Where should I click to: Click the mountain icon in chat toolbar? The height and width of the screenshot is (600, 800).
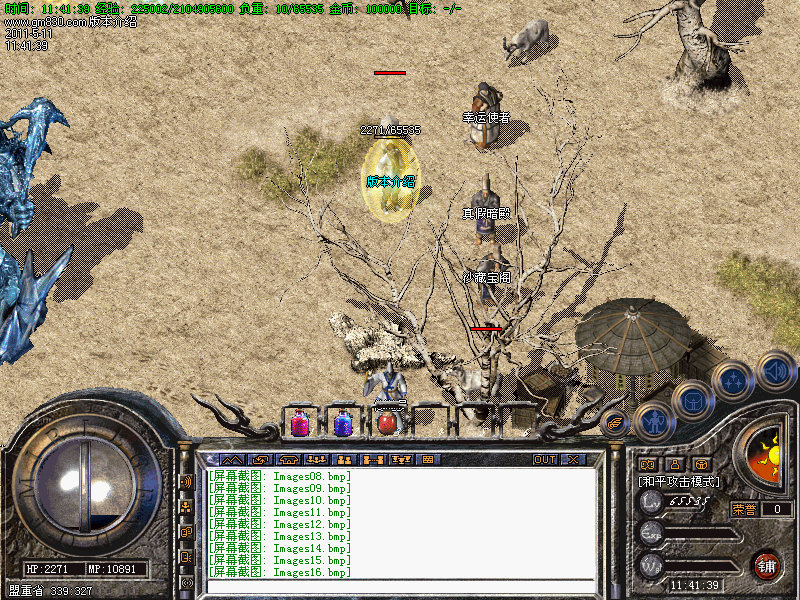coord(232,459)
